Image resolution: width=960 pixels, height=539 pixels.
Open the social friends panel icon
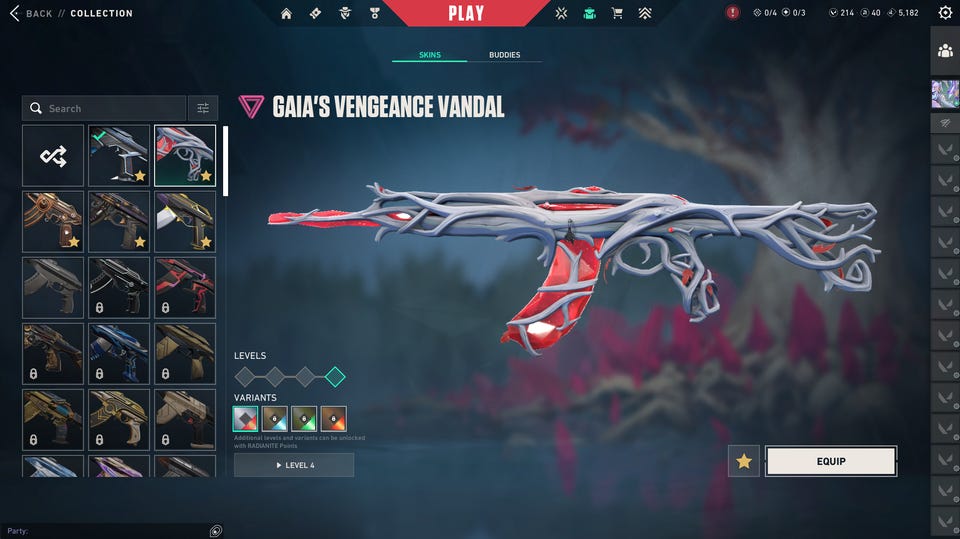pos(945,50)
